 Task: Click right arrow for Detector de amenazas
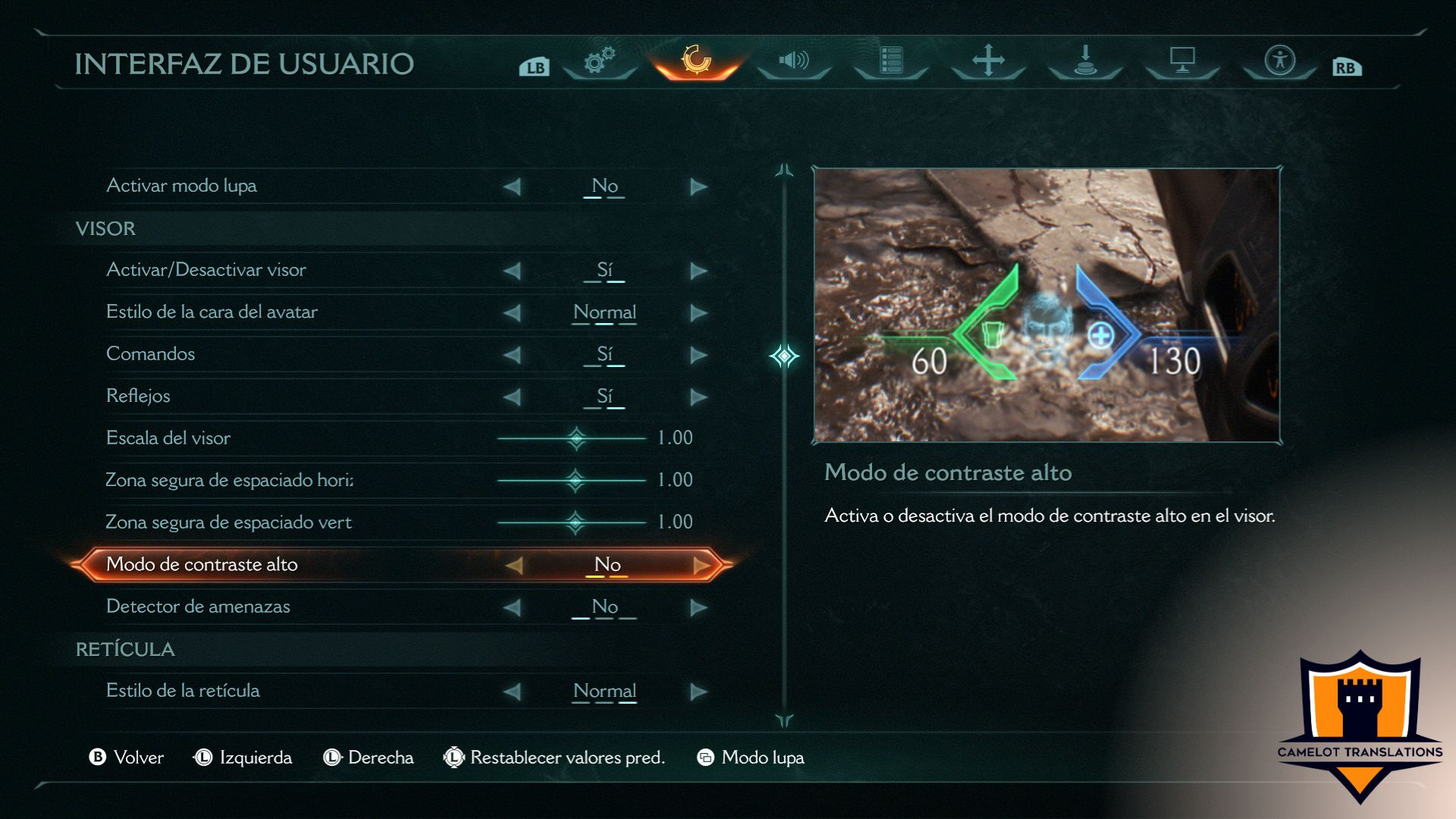click(698, 607)
